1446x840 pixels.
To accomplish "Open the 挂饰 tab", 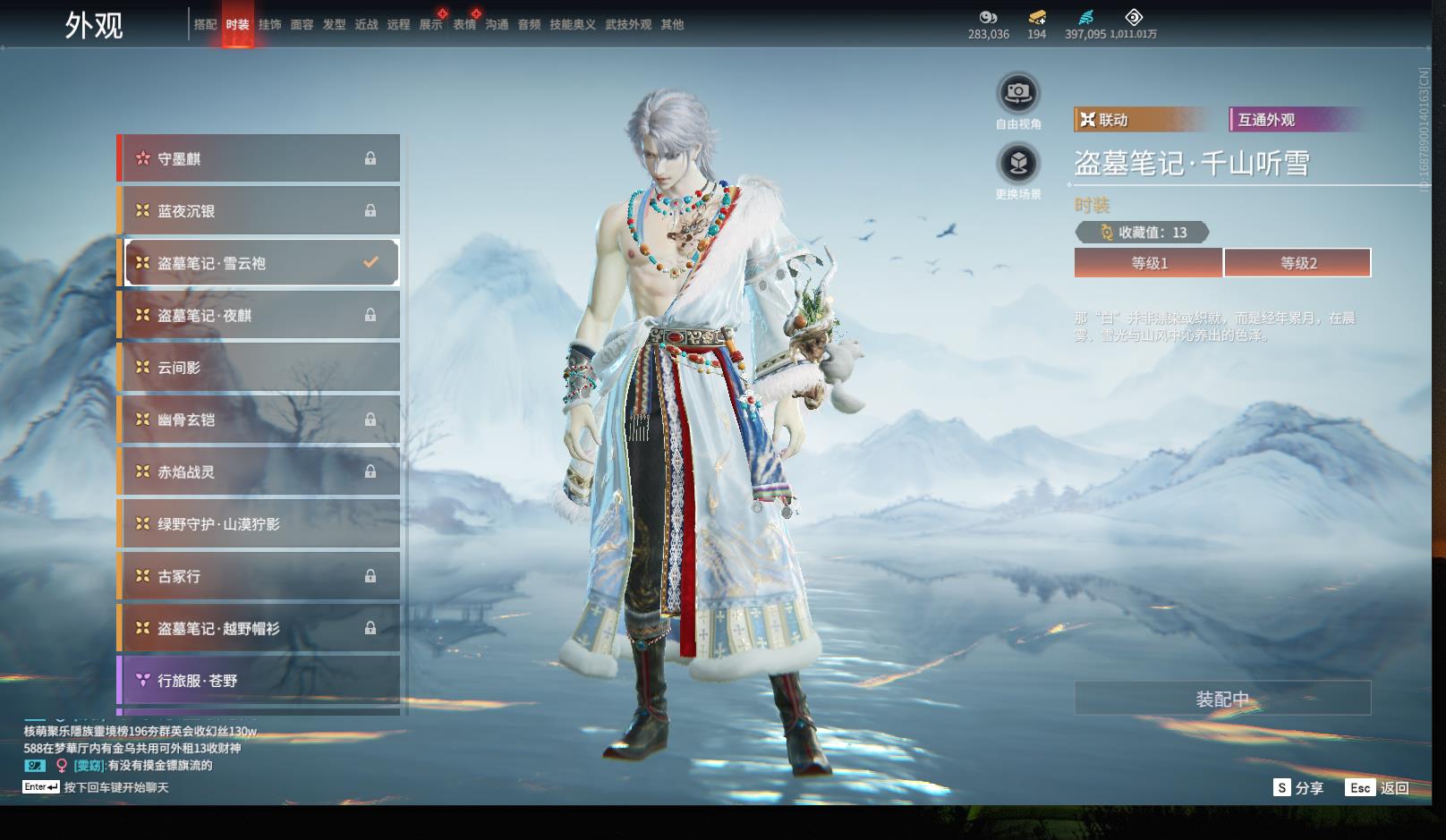I will [269, 25].
